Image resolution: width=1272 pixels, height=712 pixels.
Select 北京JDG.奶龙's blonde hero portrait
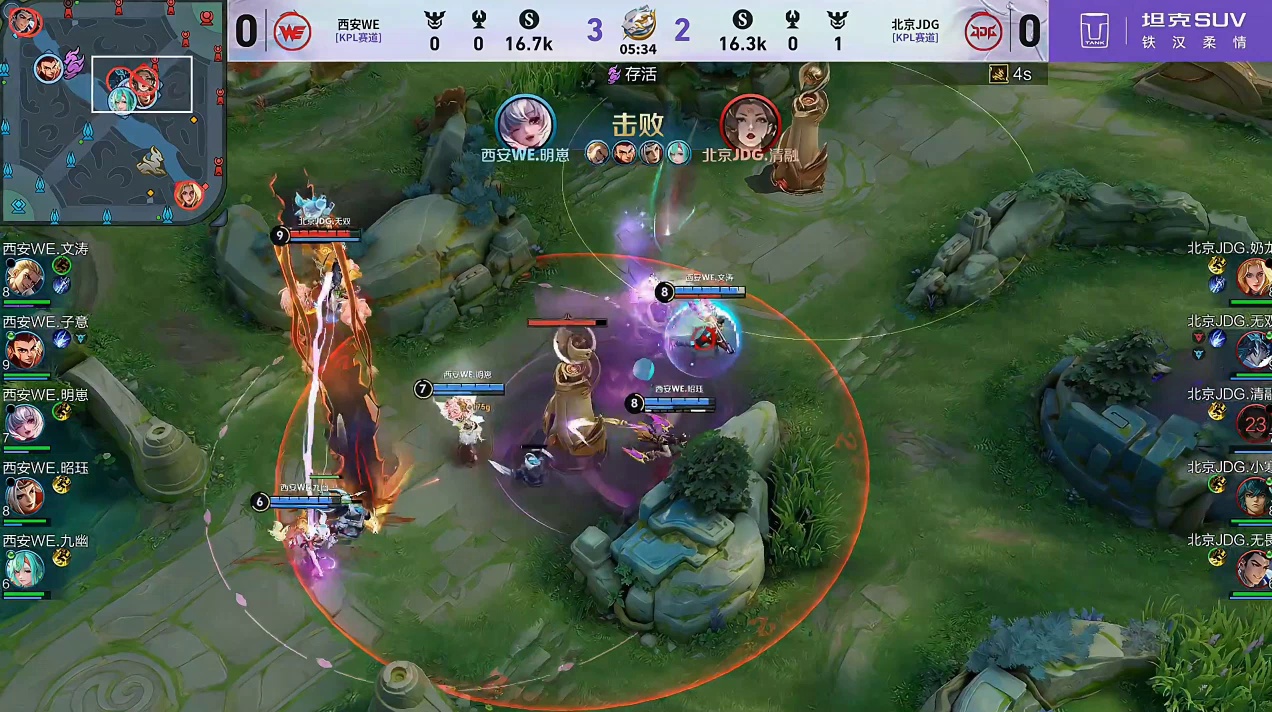pyautogui.click(x=1254, y=277)
